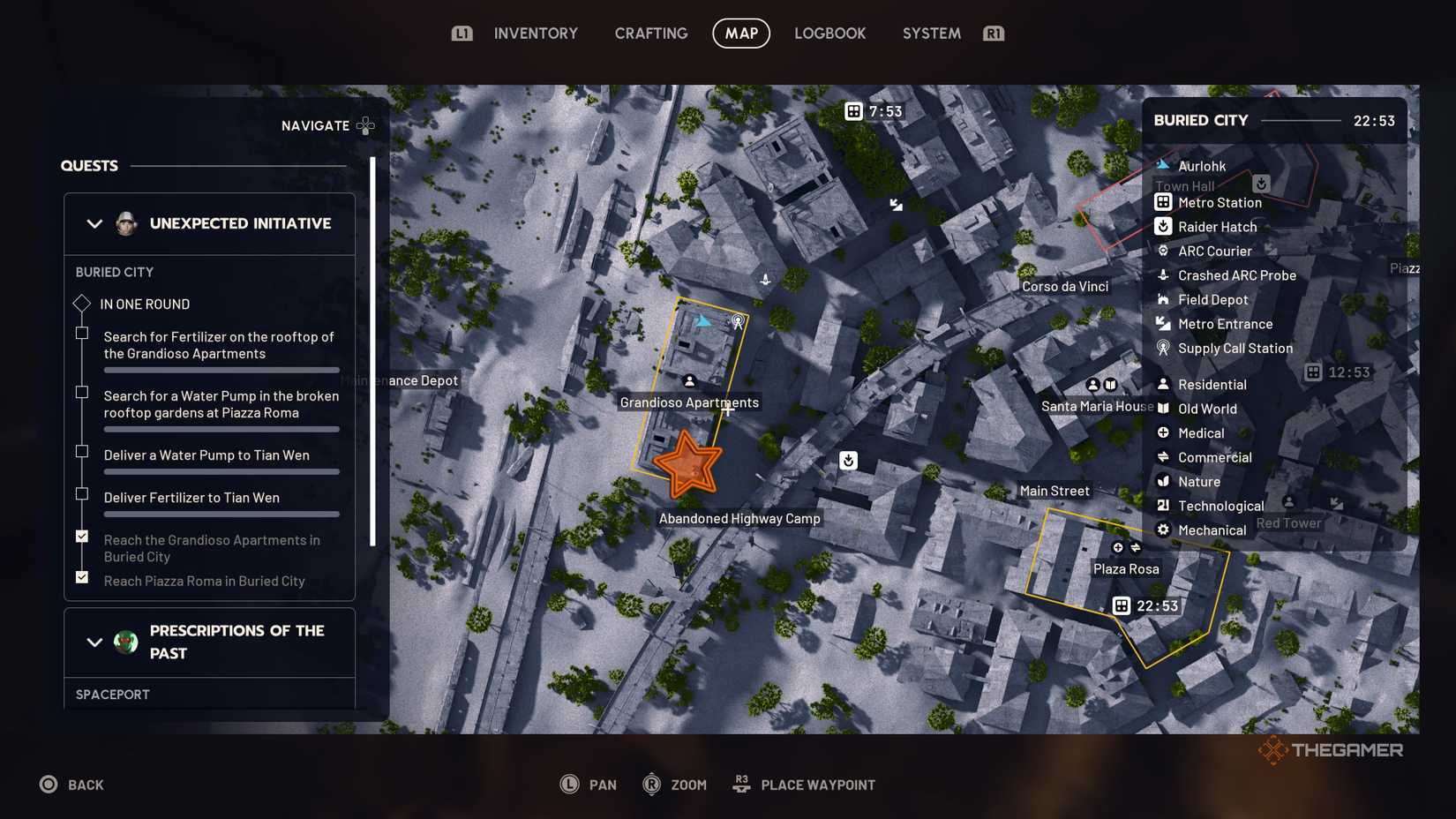Switch to the LOGBOOK tab
This screenshot has width=1456, height=819.
829,33
